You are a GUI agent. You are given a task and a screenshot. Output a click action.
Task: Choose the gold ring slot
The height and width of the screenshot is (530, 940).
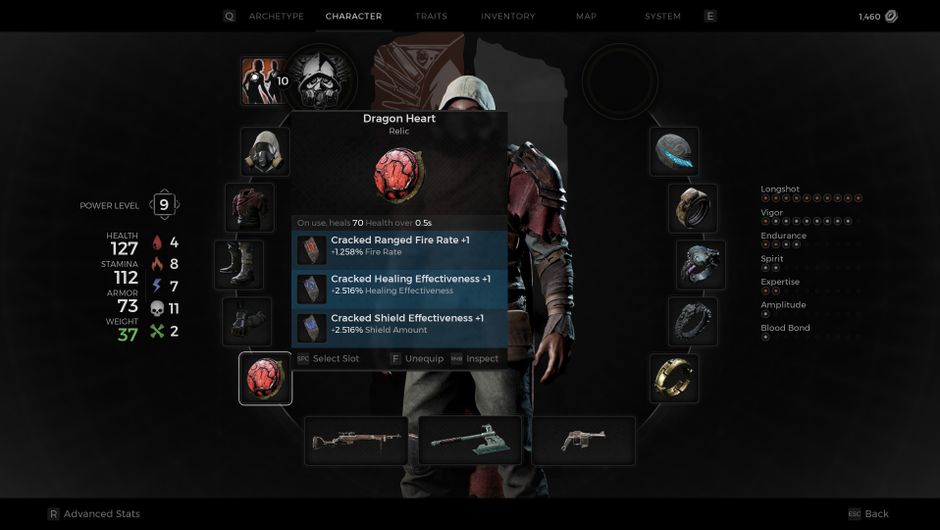coord(673,378)
